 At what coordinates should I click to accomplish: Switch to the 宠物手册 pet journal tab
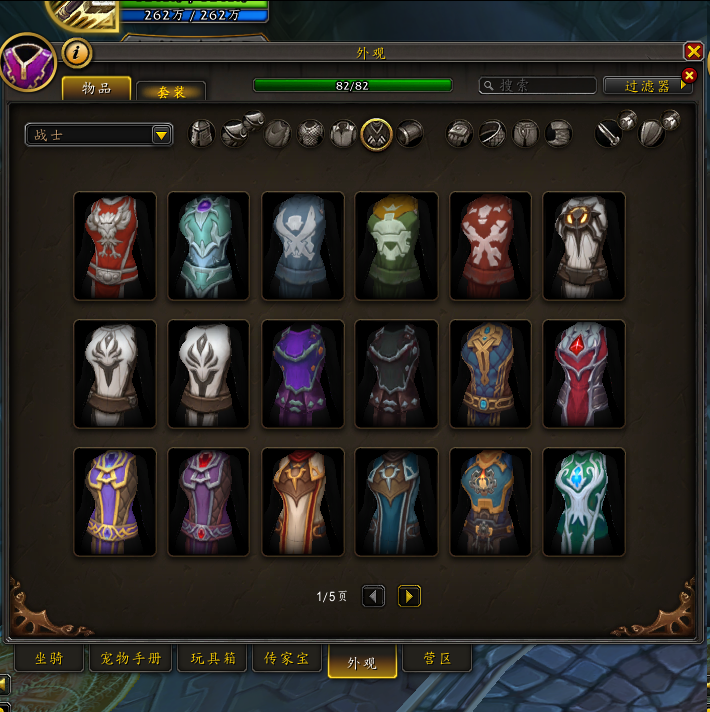tap(131, 659)
